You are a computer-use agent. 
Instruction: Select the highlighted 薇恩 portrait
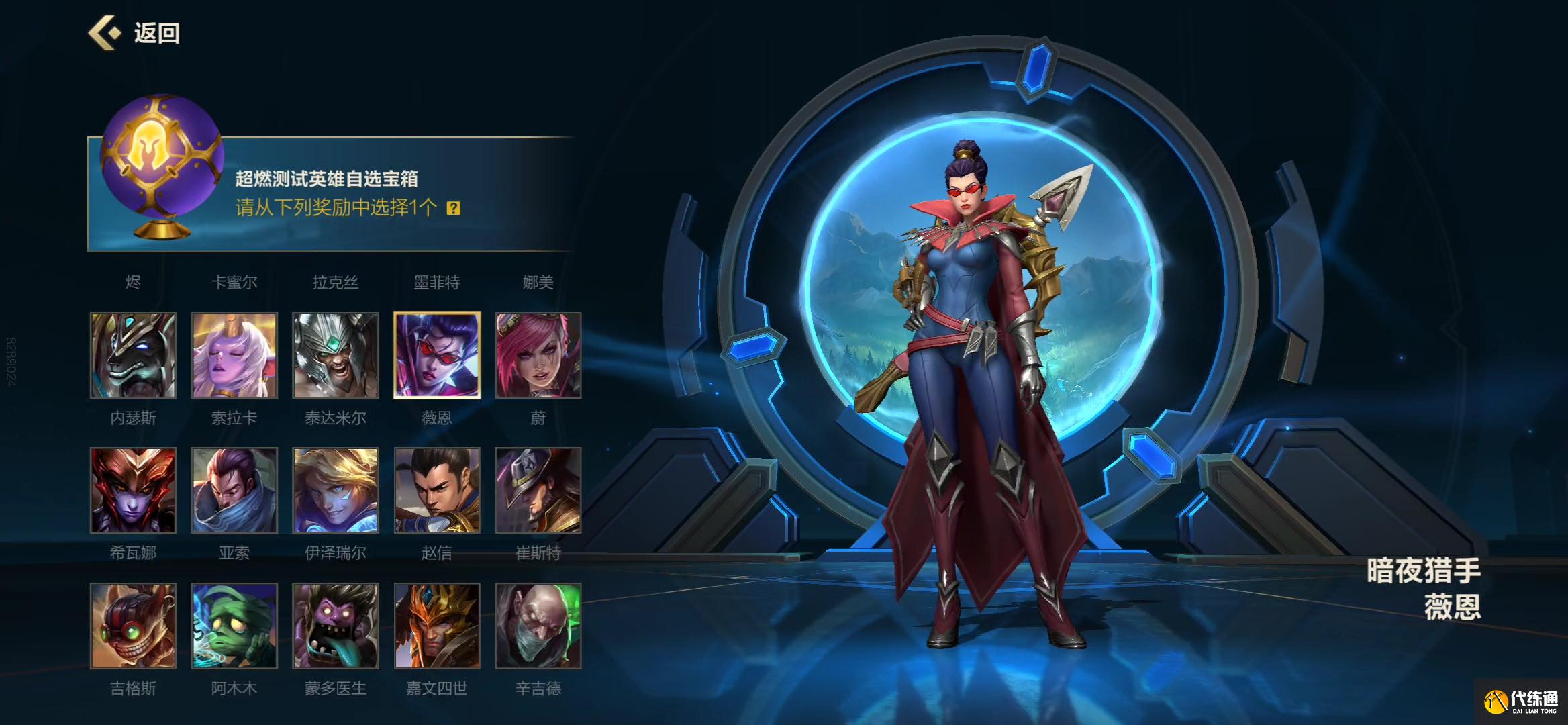point(437,355)
